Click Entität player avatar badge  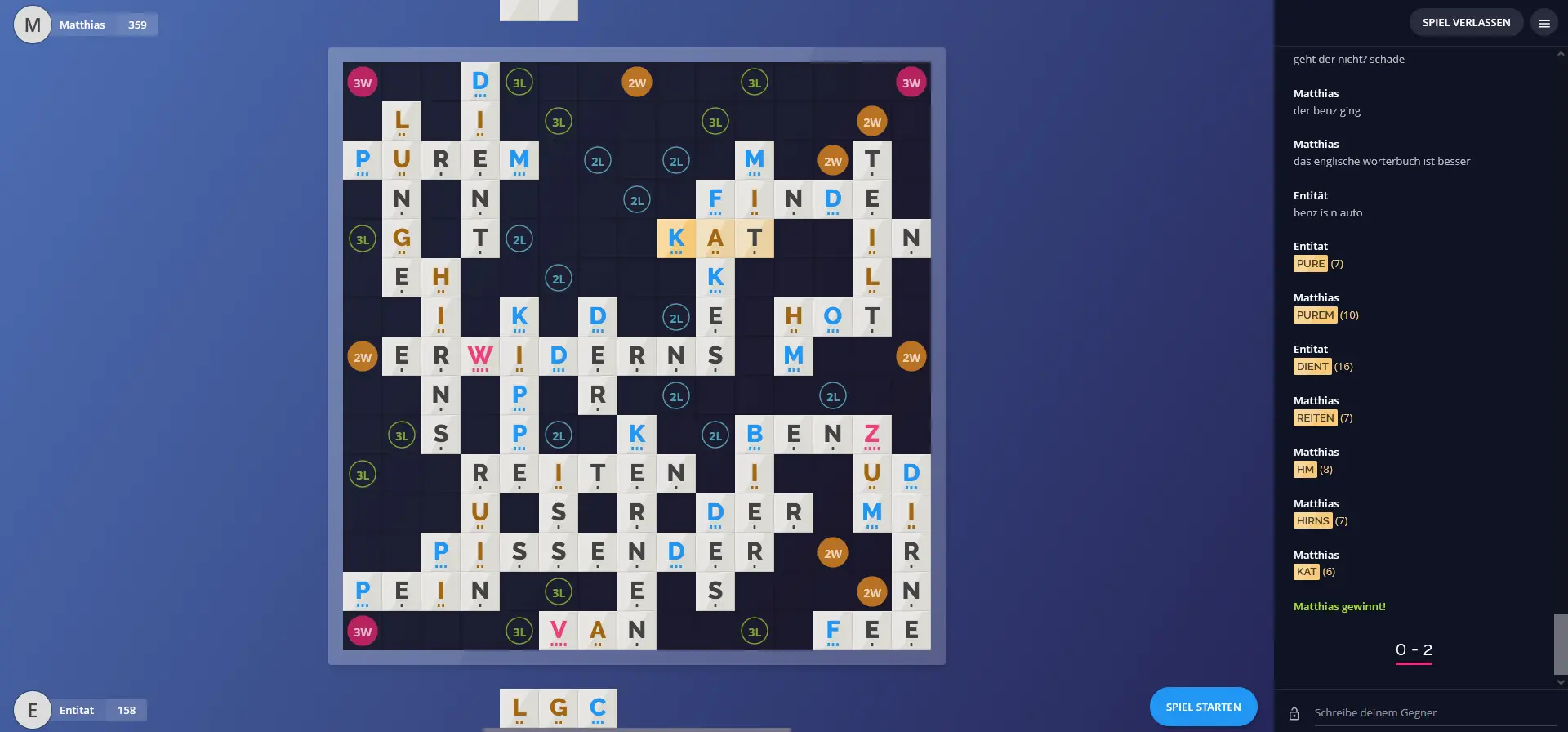[x=33, y=710]
